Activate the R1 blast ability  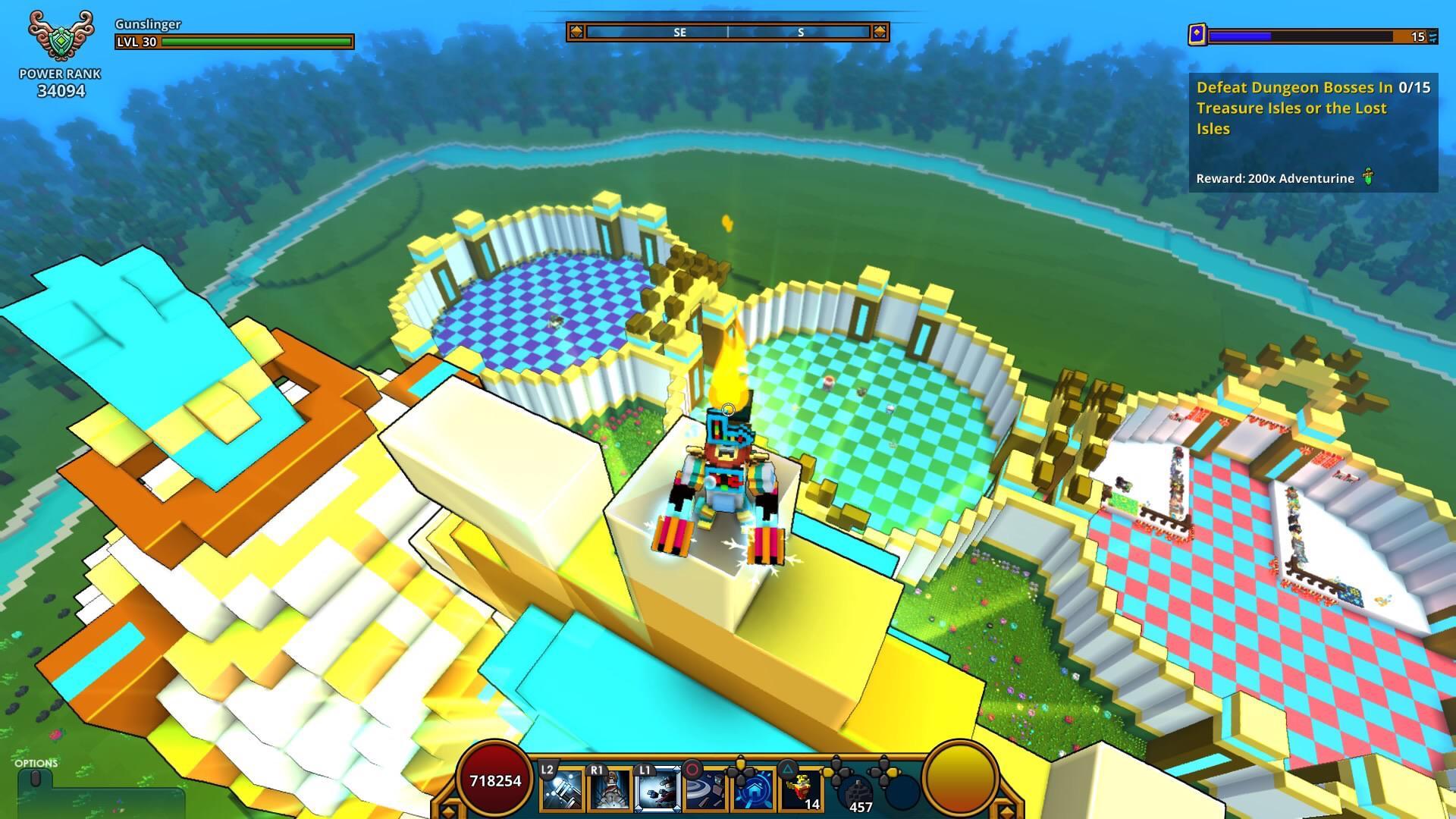coord(609,790)
